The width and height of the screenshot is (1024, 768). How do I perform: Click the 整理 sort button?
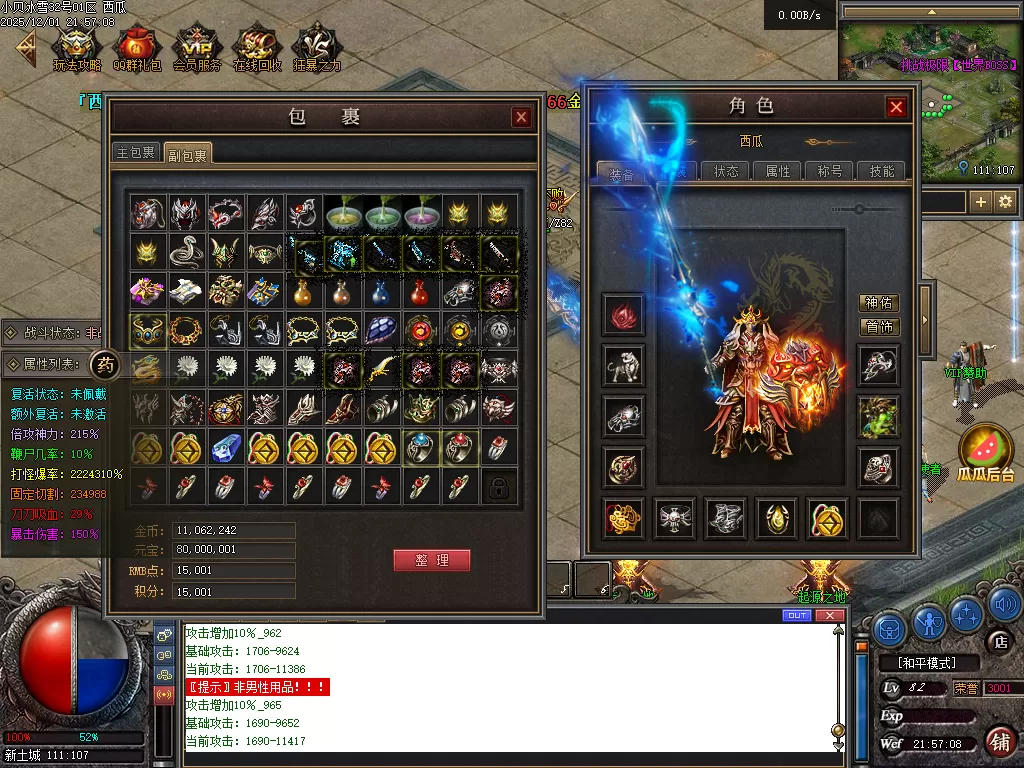tap(431, 560)
